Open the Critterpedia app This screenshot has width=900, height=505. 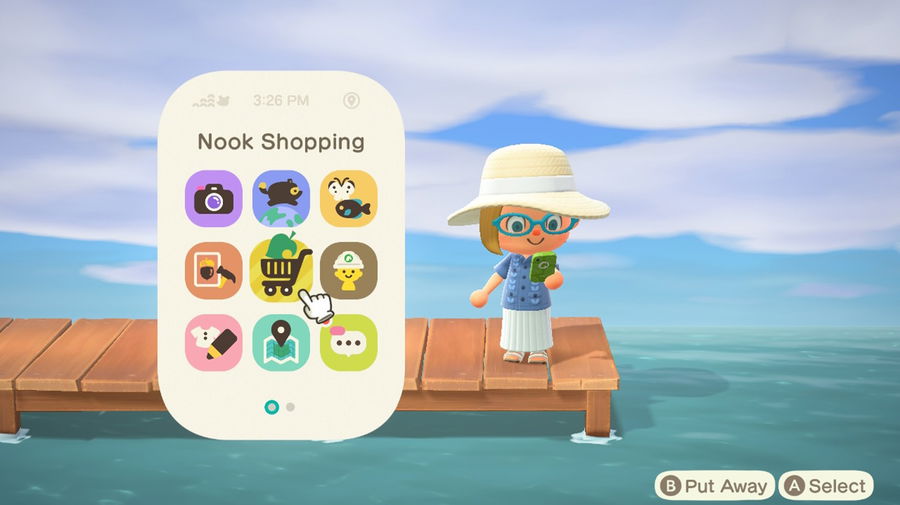[348, 199]
